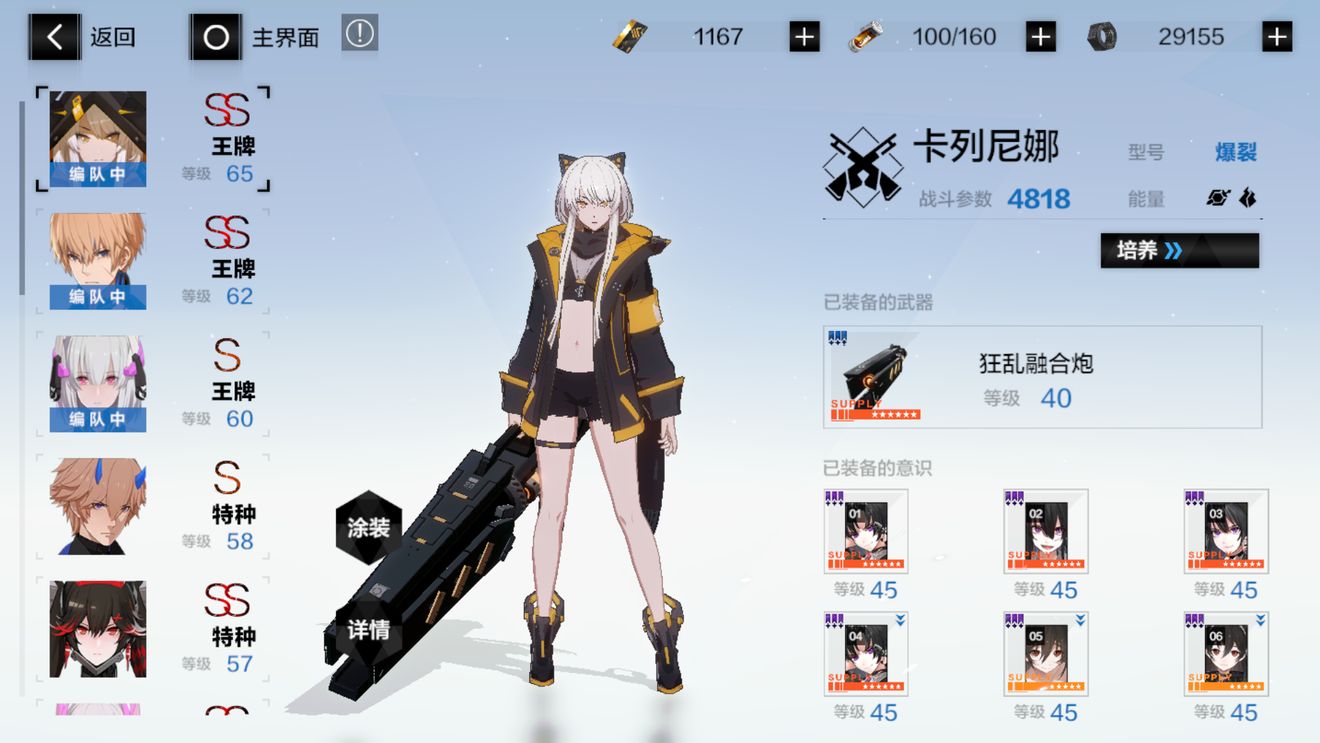Click the blue double-chevron on memory slot 06

[x=1263, y=622]
